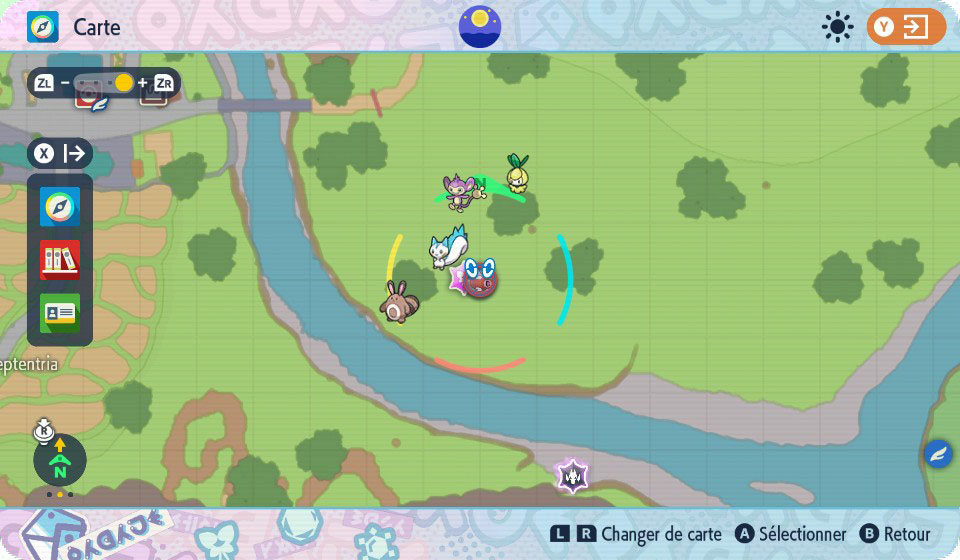Open the map app icon with compass
This screenshot has height=560, width=960.
(x=60, y=207)
